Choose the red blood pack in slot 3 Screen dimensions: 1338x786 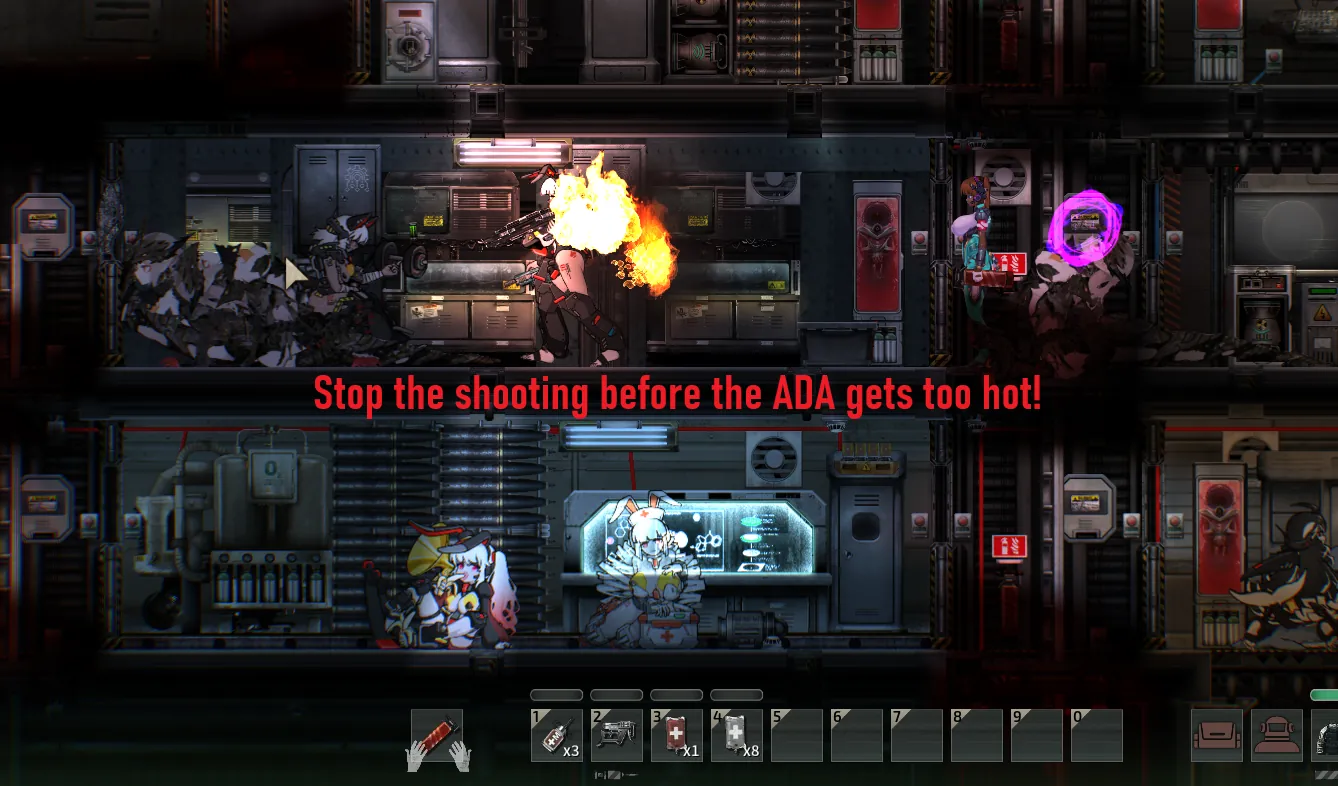676,736
